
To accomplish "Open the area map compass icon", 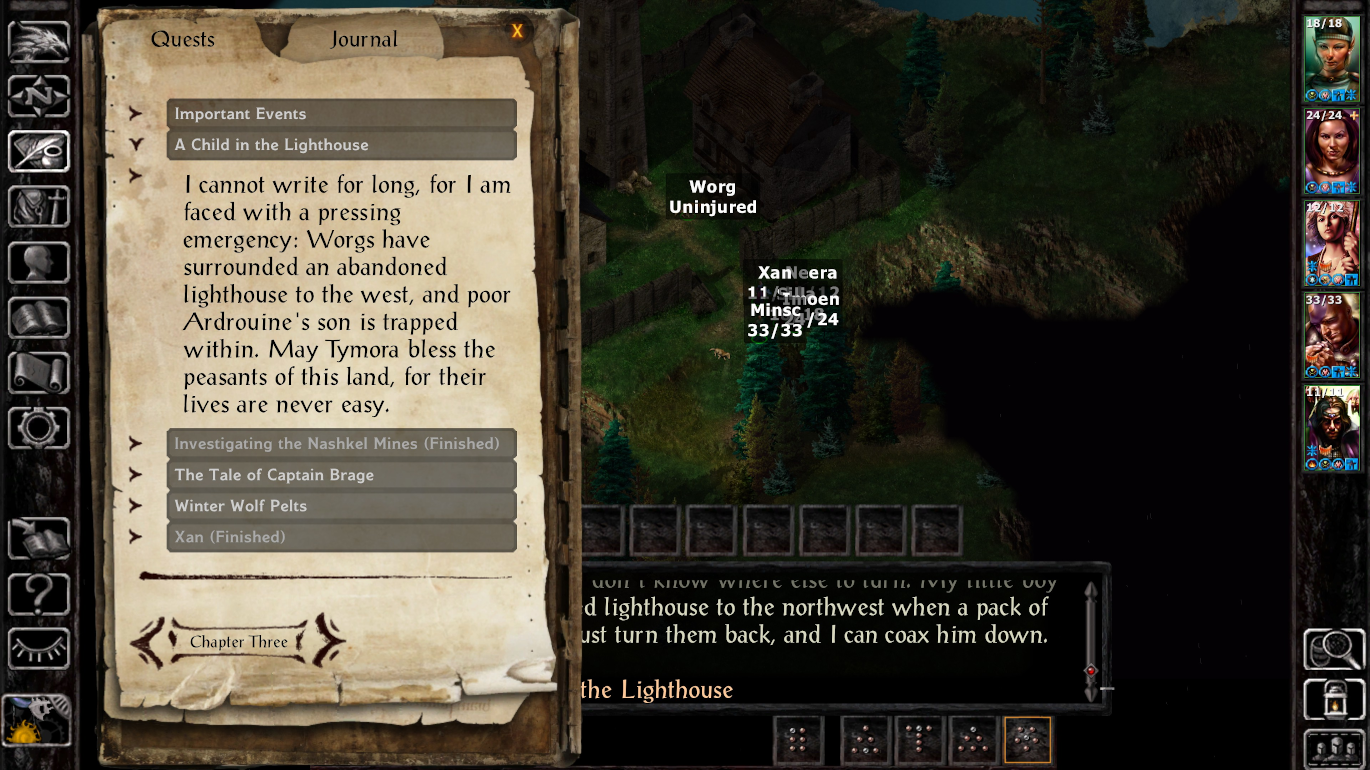I will click(39, 97).
